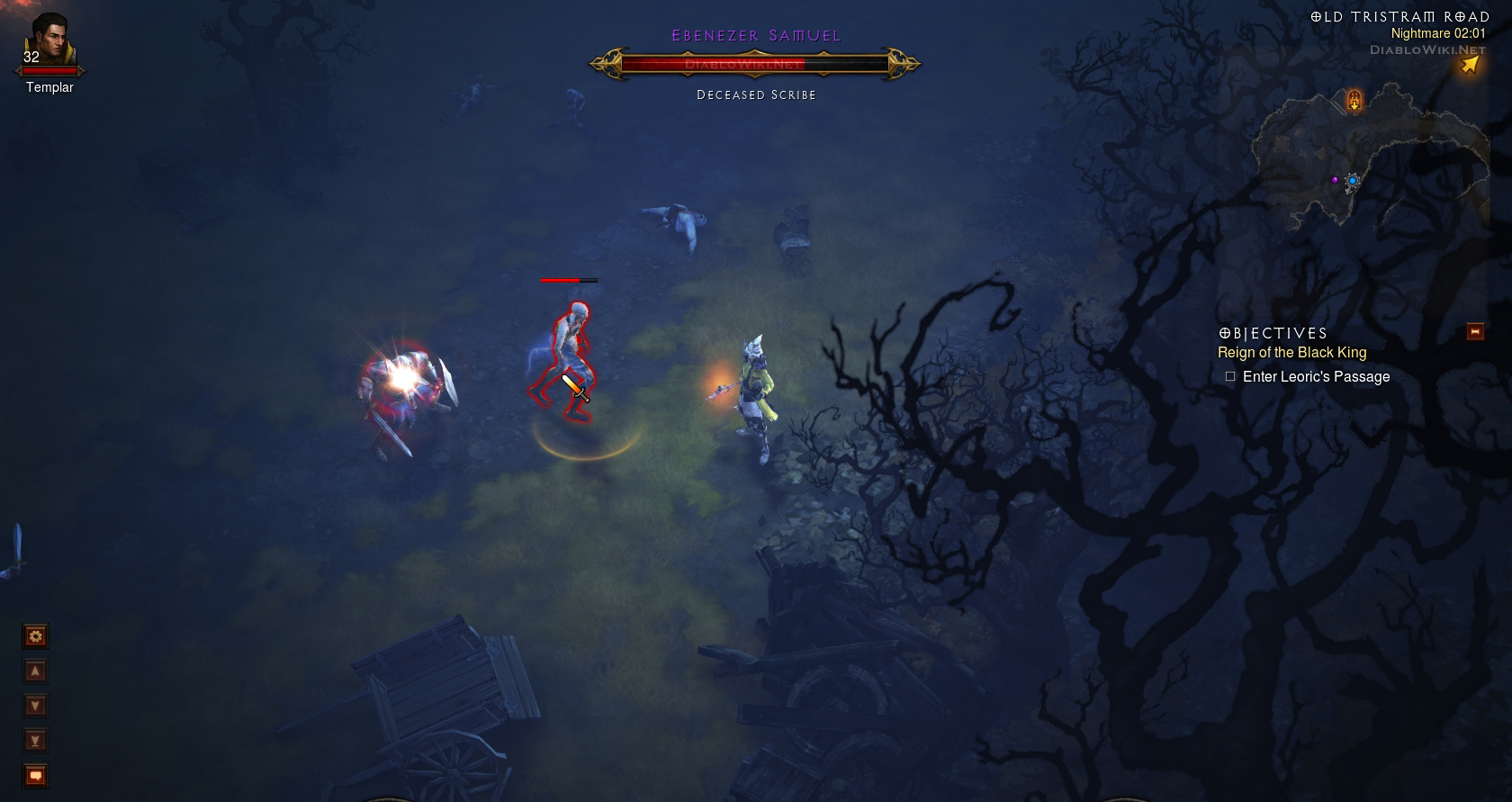Jump to bottom of chat log
The image size is (1512, 802).
35,741
